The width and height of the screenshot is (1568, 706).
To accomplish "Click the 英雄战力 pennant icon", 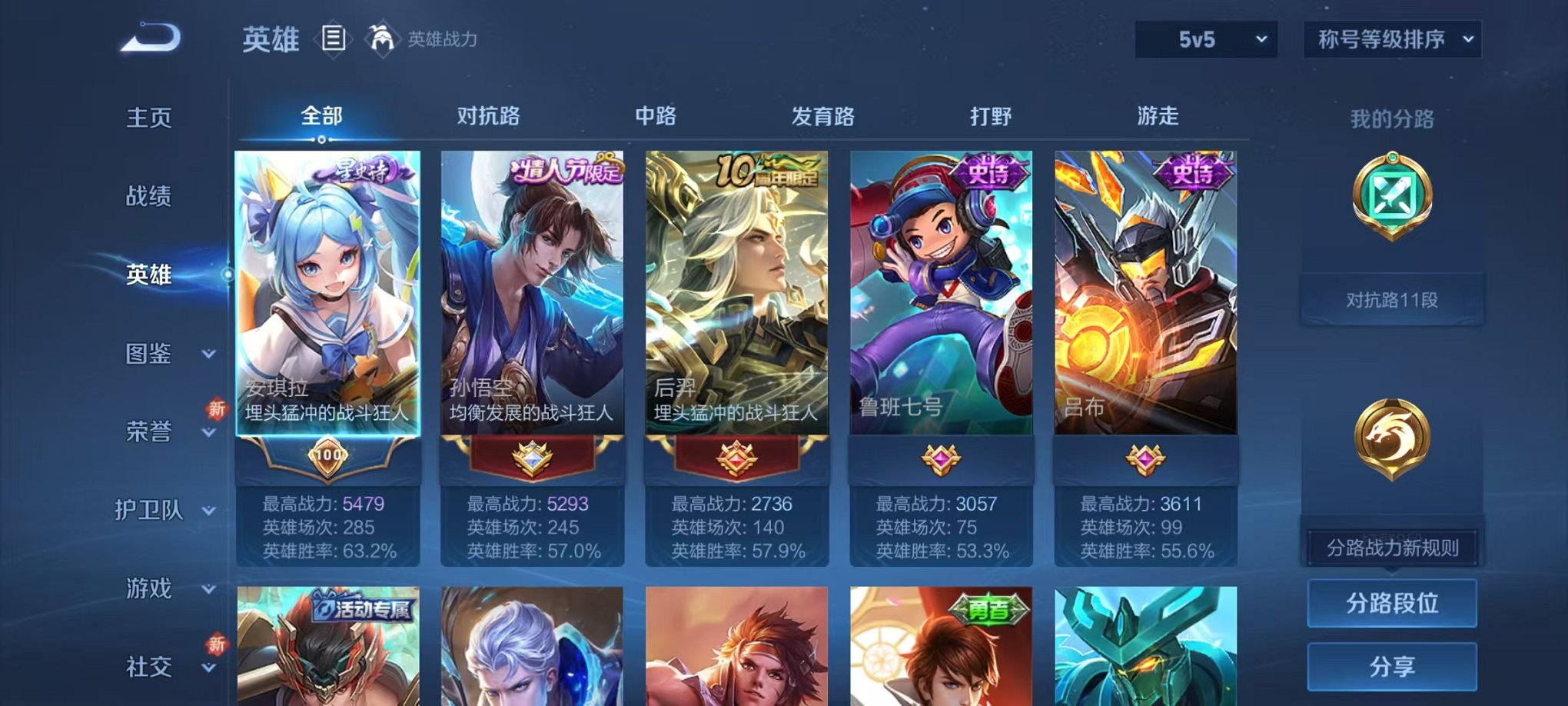I will pyautogui.click(x=382, y=37).
